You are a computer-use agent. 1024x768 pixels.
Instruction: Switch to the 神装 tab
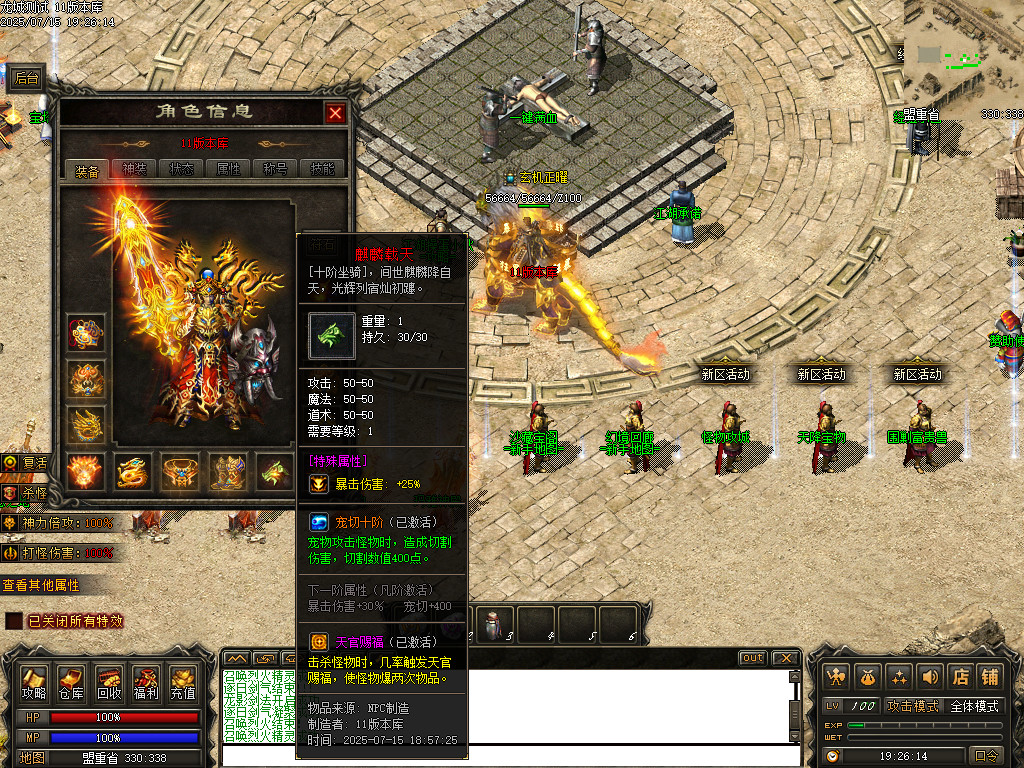[134, 169]
